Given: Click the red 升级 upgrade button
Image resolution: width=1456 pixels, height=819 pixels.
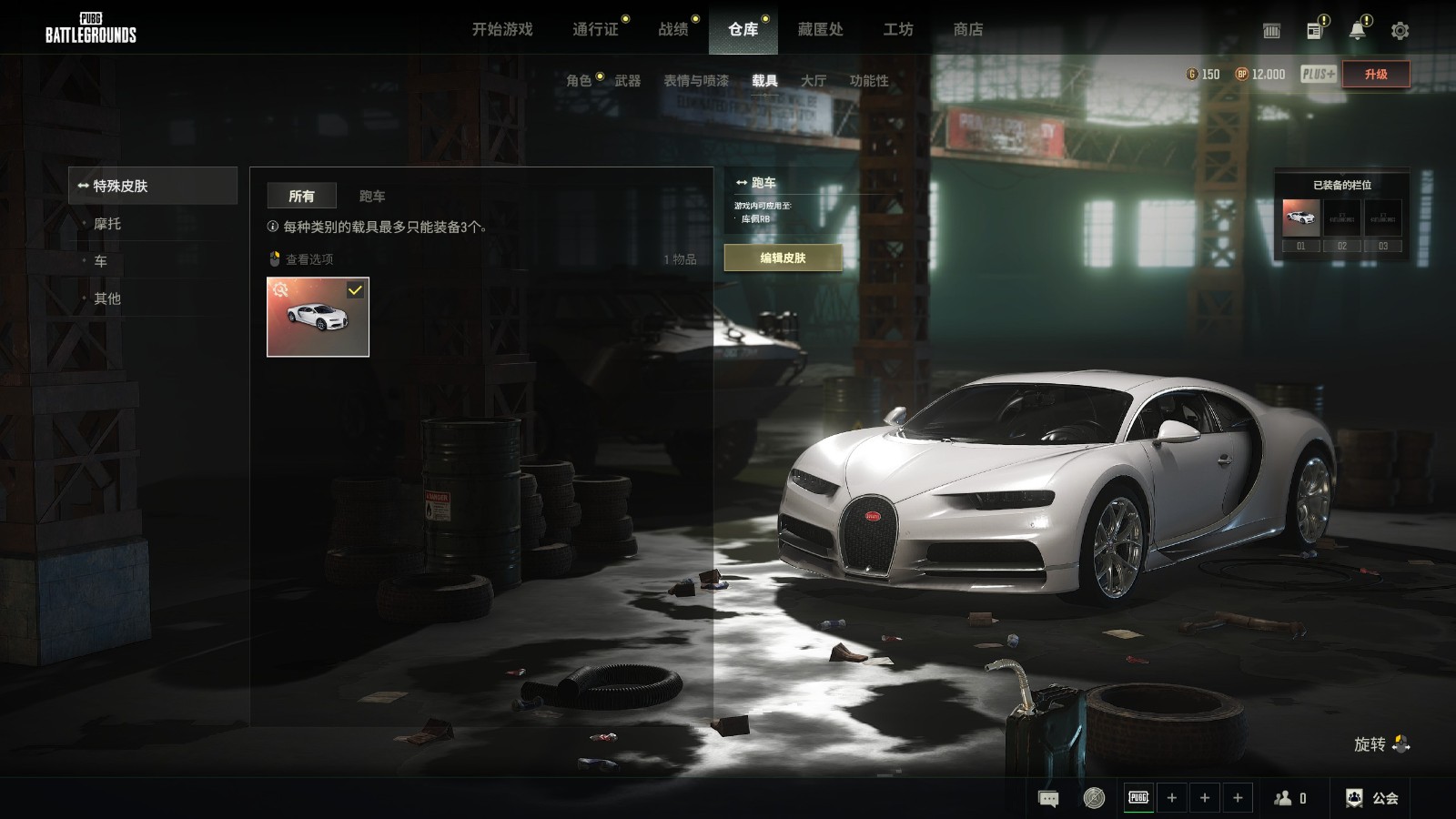Looking at the screenshot, I should pos(1375,75).
